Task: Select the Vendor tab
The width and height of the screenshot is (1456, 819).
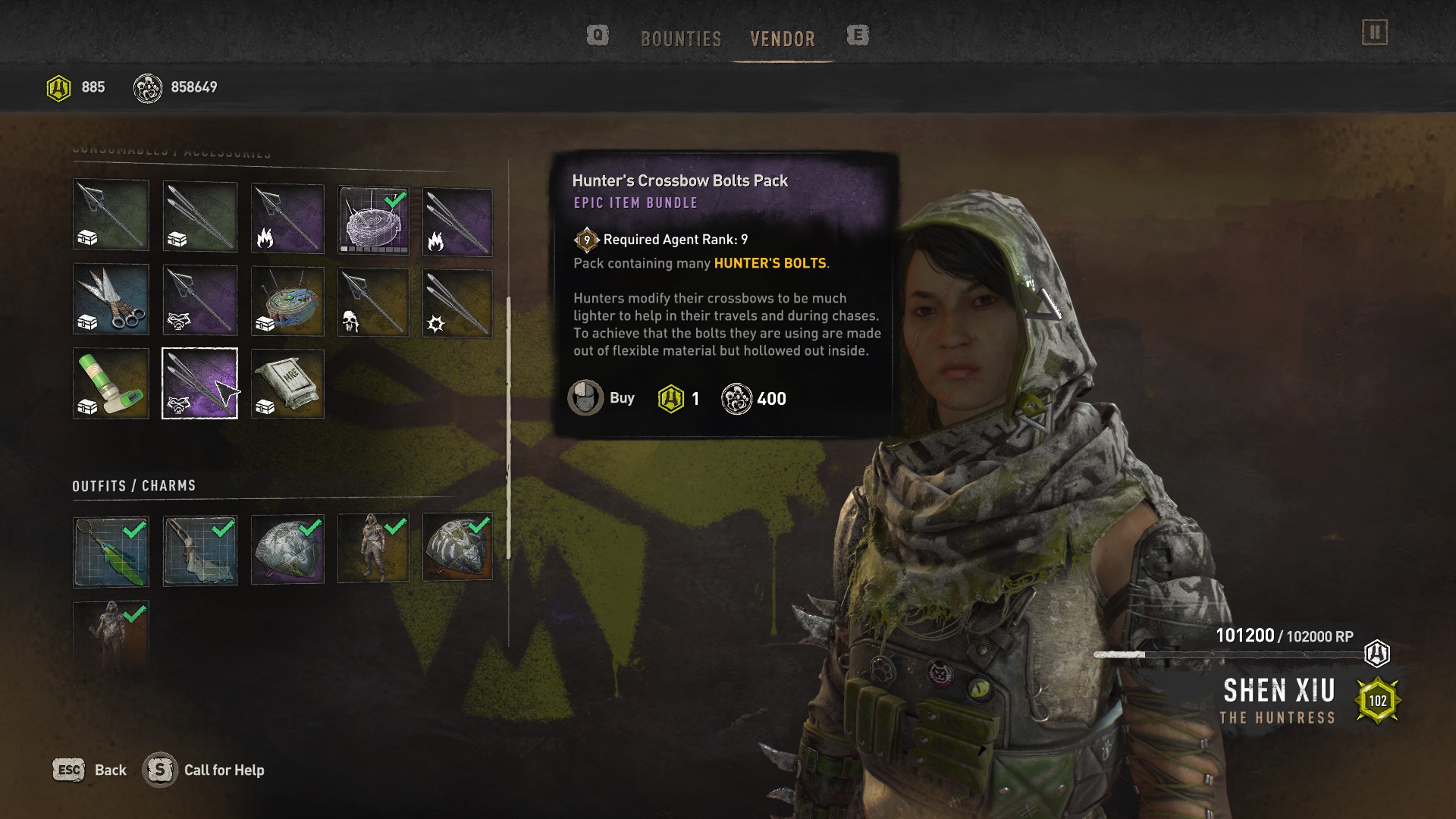Action: point(782,39)
